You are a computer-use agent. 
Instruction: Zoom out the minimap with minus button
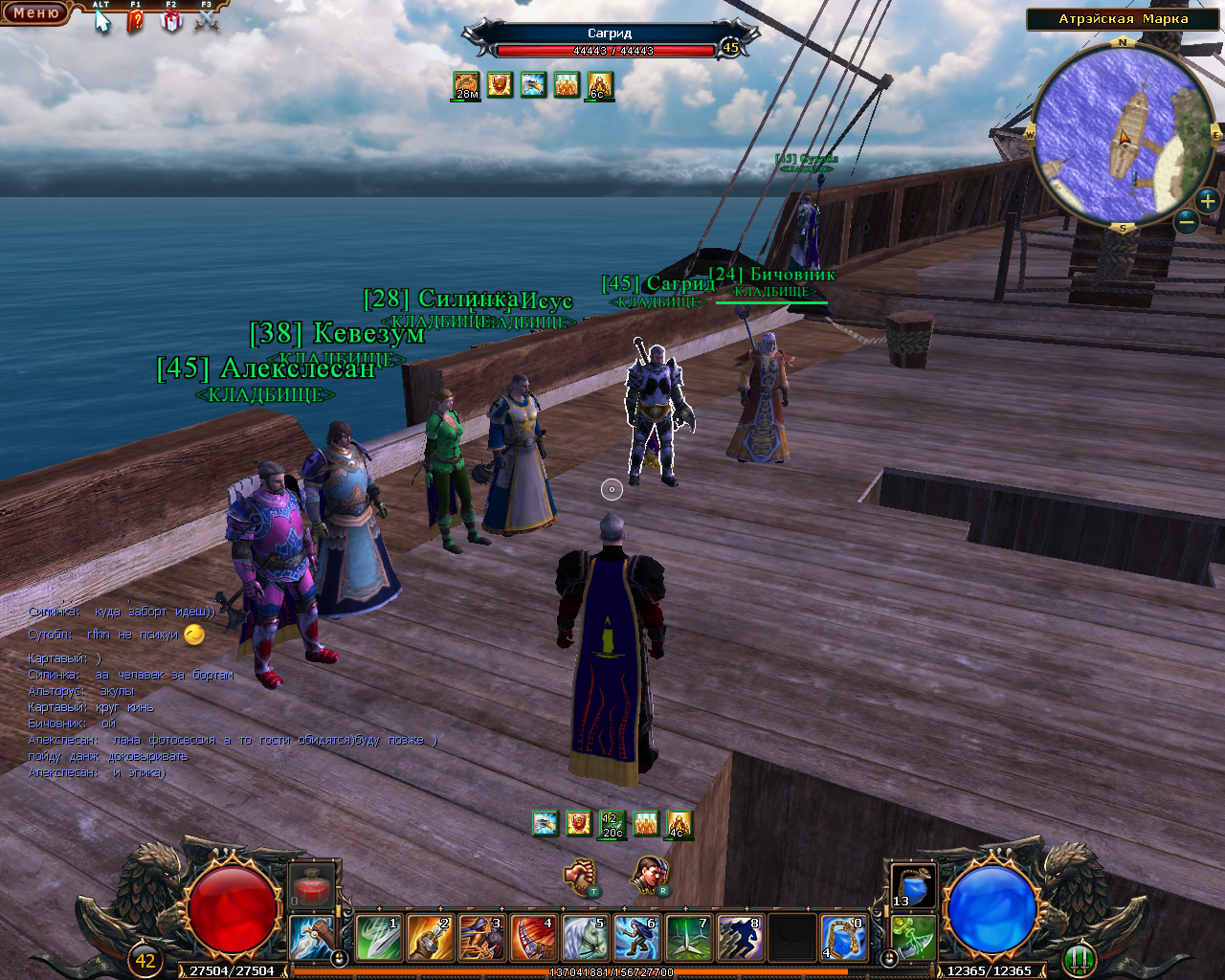coord(1187,222)
